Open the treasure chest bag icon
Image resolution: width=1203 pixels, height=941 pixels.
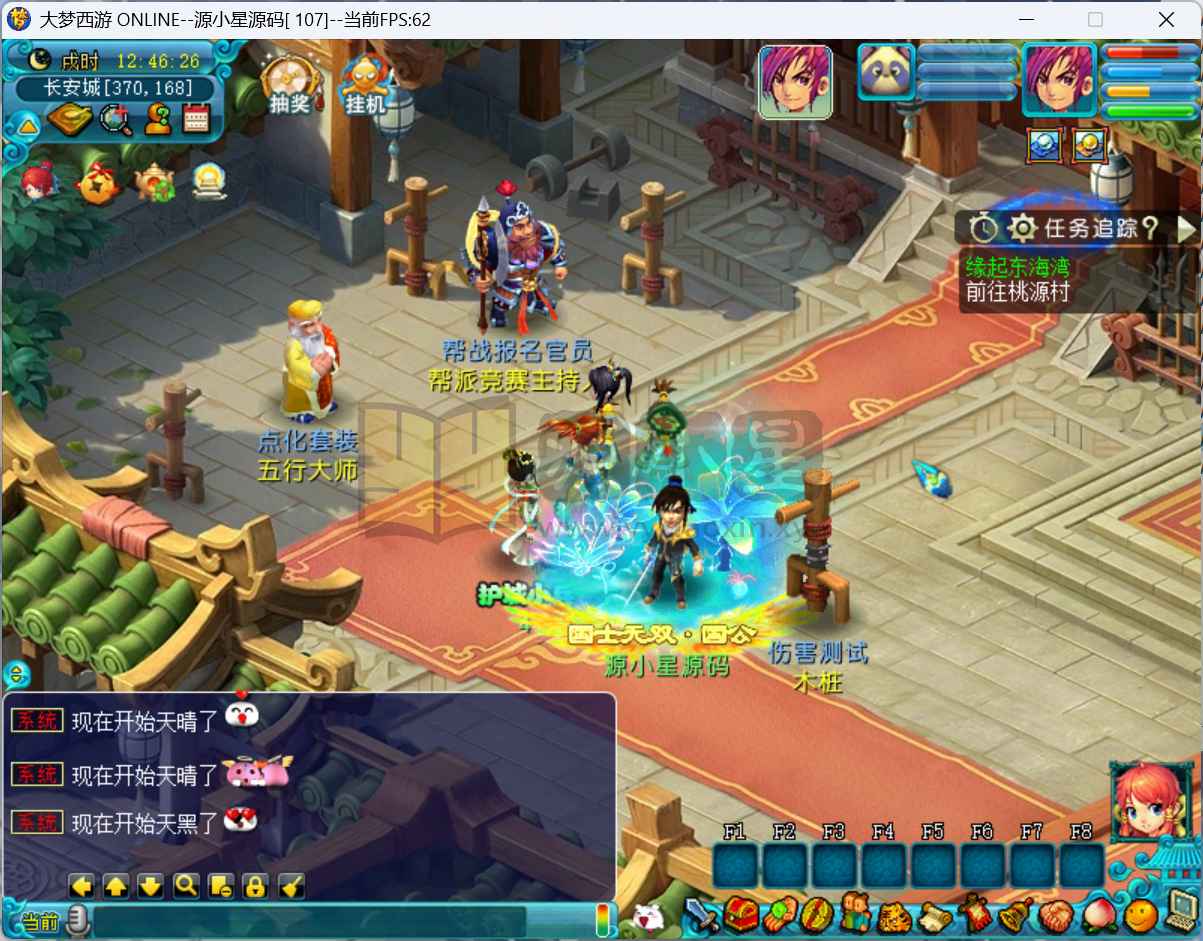click(741, 915)
